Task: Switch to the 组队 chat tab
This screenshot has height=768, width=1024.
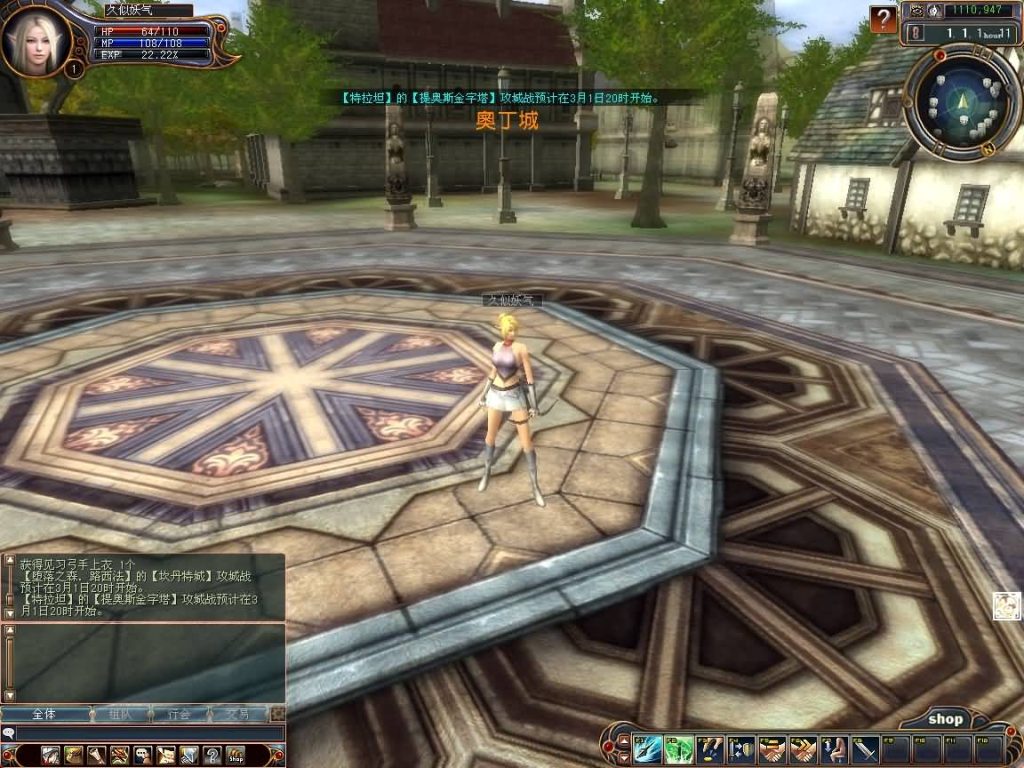Action: (x=120, y=714)
